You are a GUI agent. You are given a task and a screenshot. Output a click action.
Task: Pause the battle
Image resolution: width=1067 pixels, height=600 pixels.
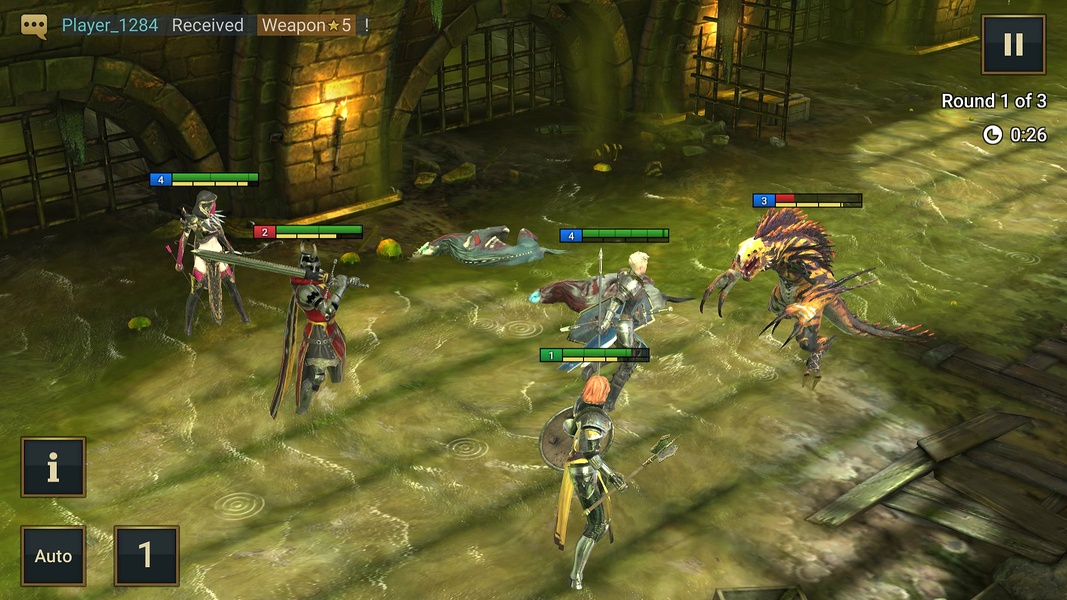click(1013, 45)
